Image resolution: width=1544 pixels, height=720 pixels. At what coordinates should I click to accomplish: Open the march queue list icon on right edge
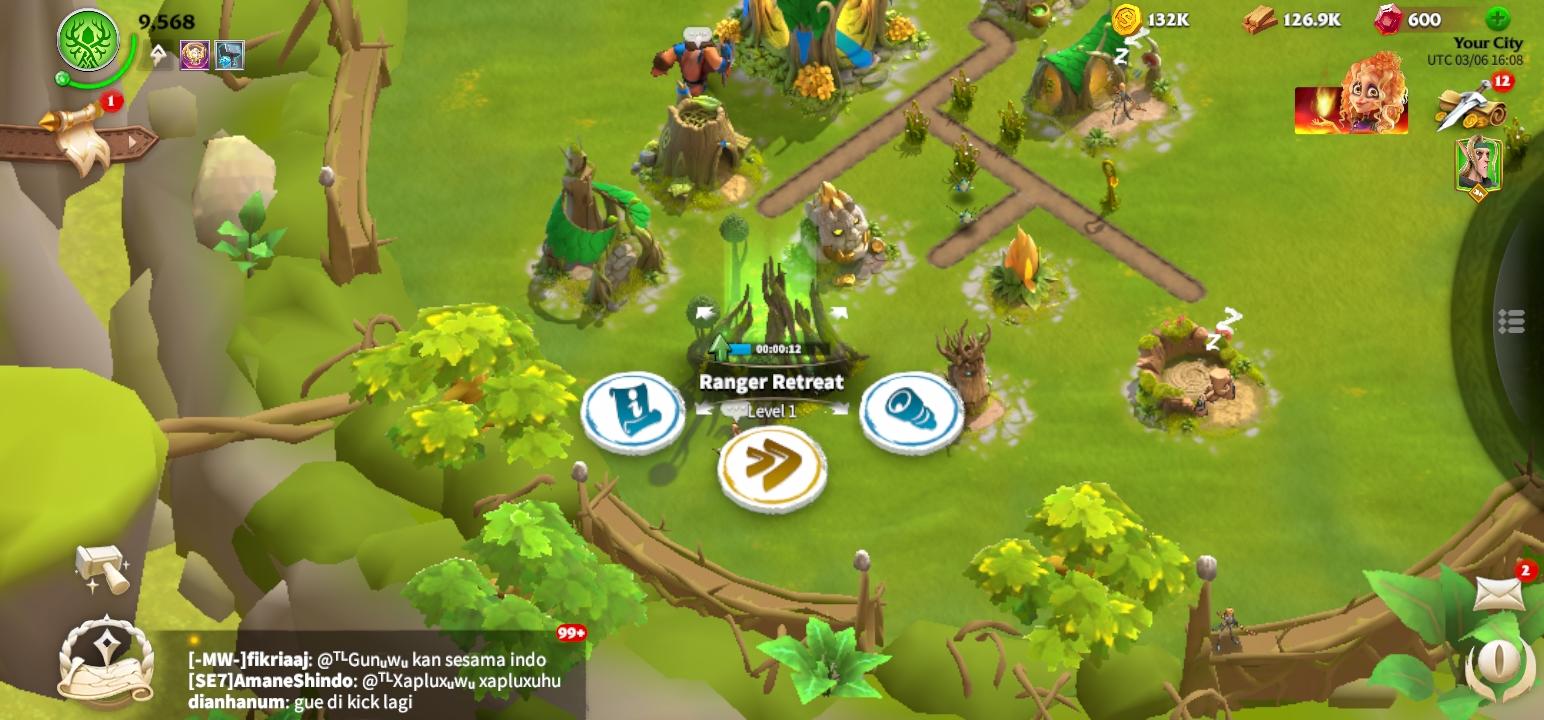[x=1513, y=319]
